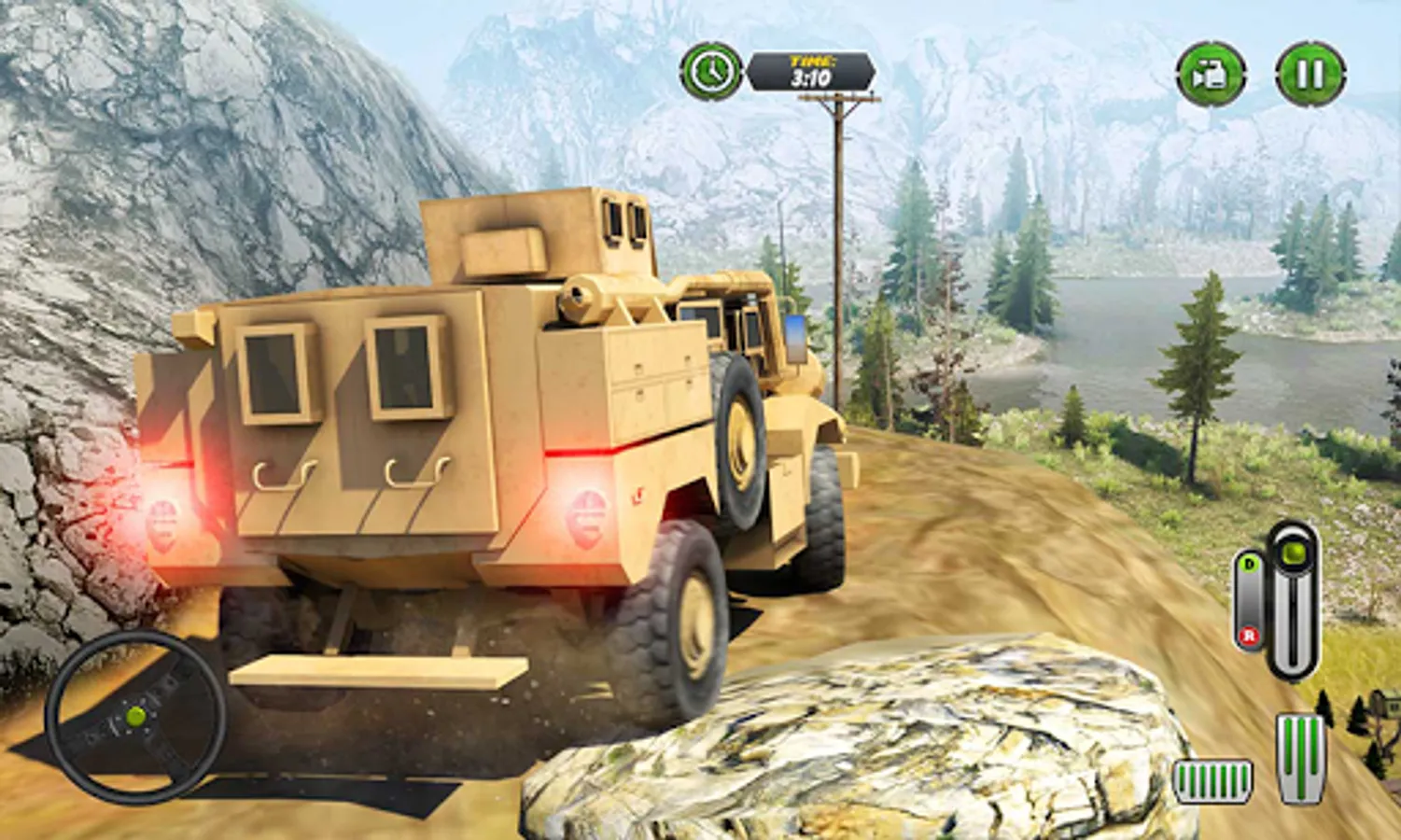The width and height of the screenshot is (1401, 840).
Task: Hit the brake pedal
Action: [x=1212, y=781]
